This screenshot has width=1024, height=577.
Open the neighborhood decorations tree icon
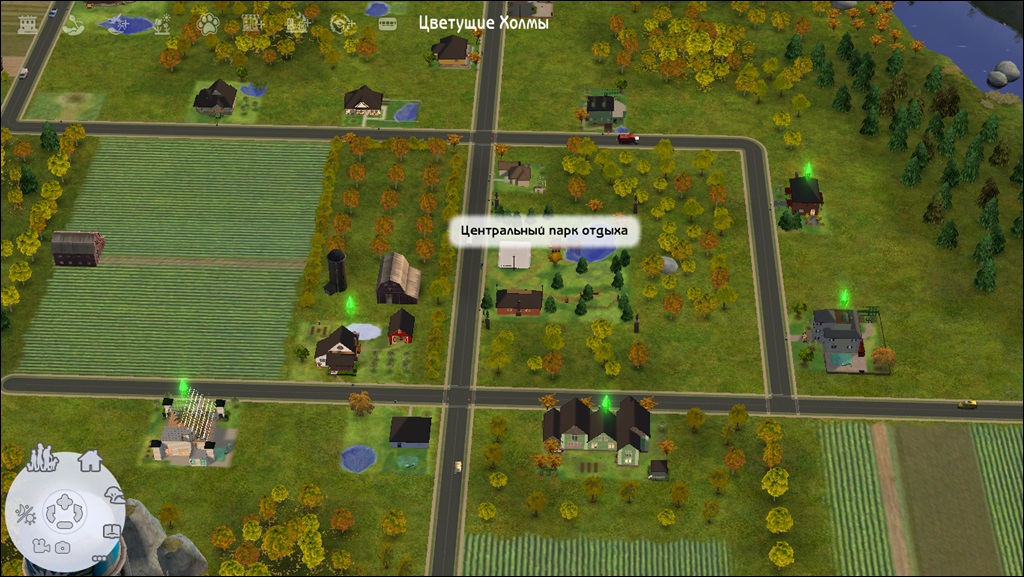pyautogui.click(x=117, y=495)
